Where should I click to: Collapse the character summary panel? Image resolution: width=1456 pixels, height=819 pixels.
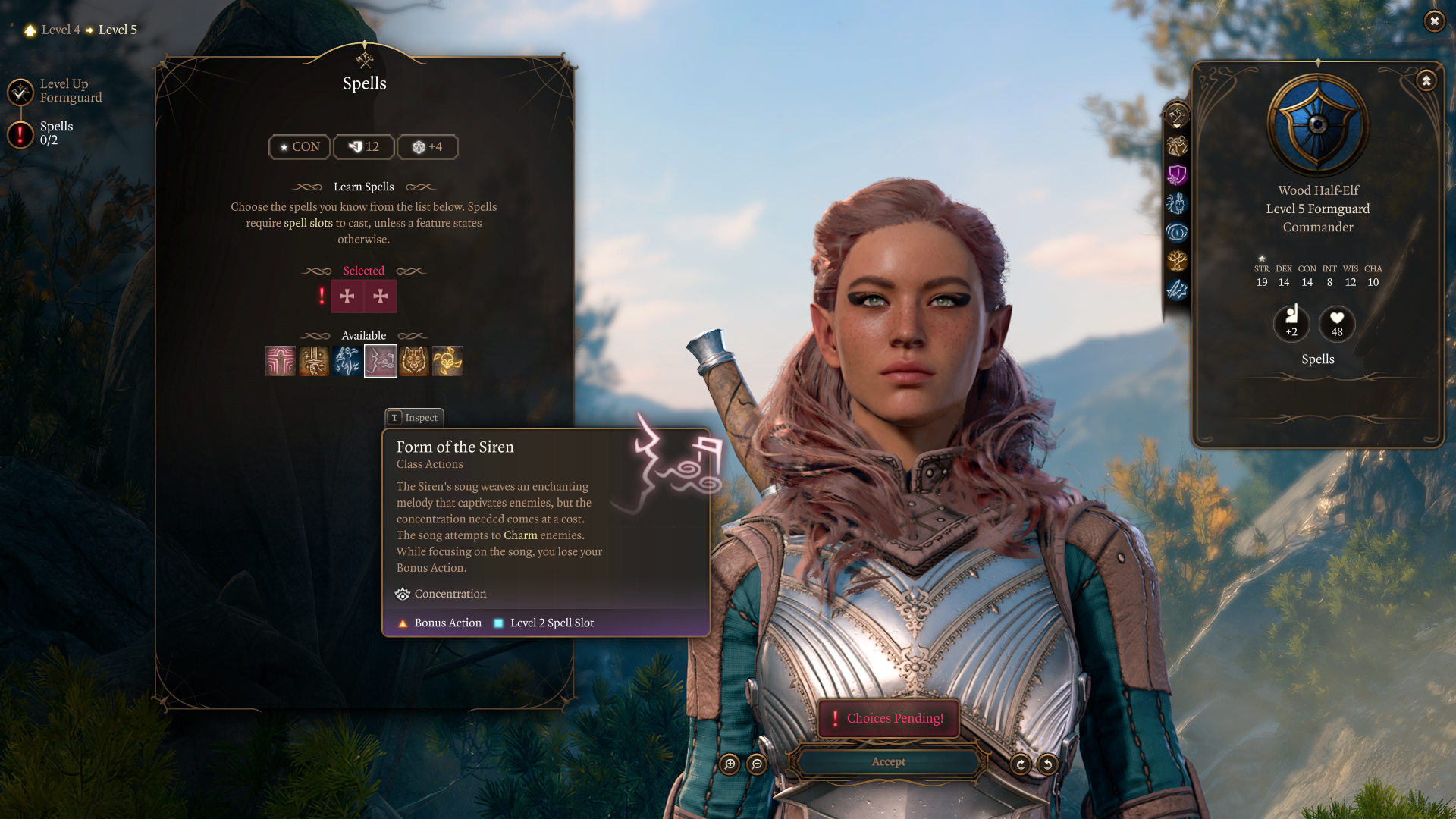point(1426,80)
